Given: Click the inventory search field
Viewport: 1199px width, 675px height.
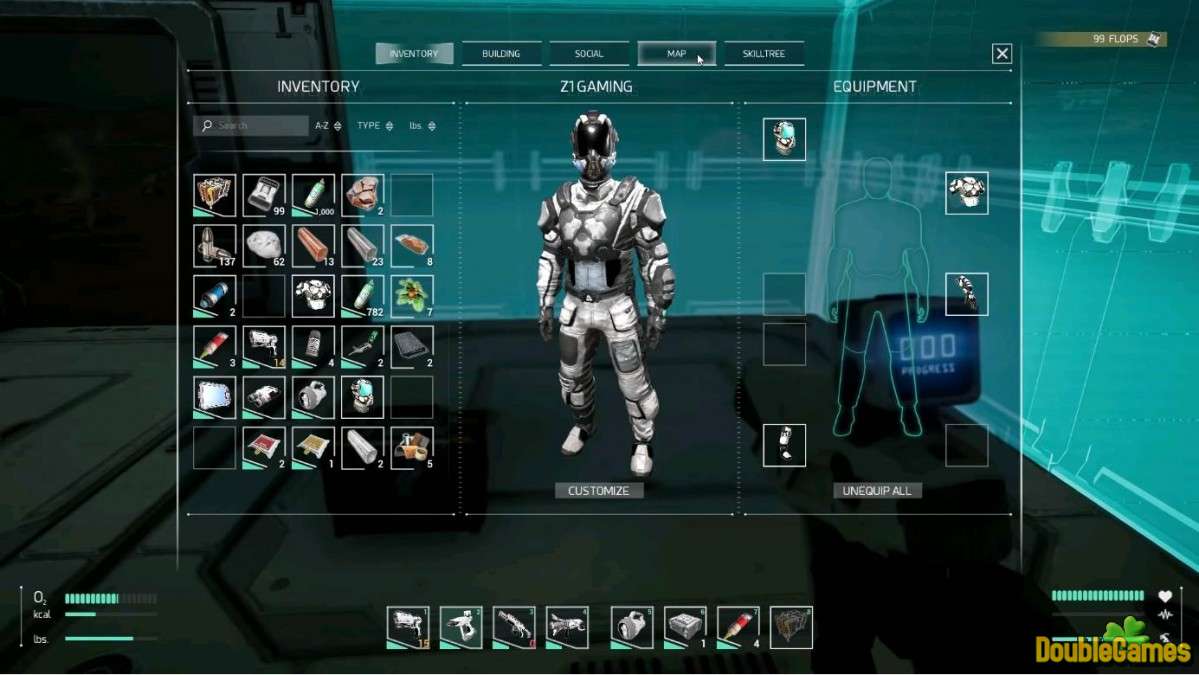Looking at the screenshot, I should coord(252,126).
